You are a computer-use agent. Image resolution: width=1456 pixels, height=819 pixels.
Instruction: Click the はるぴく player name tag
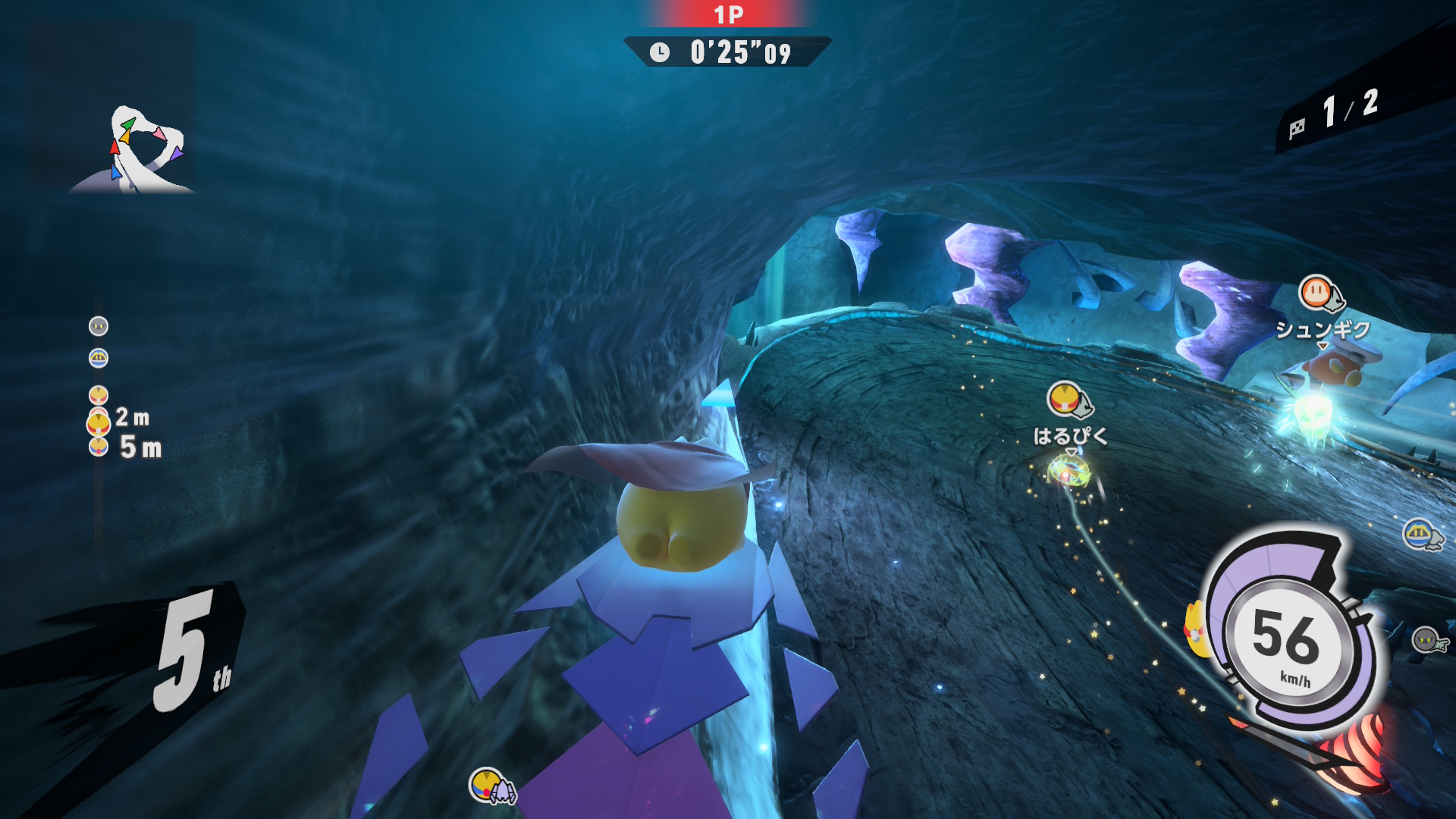[x=1070, y=436]
